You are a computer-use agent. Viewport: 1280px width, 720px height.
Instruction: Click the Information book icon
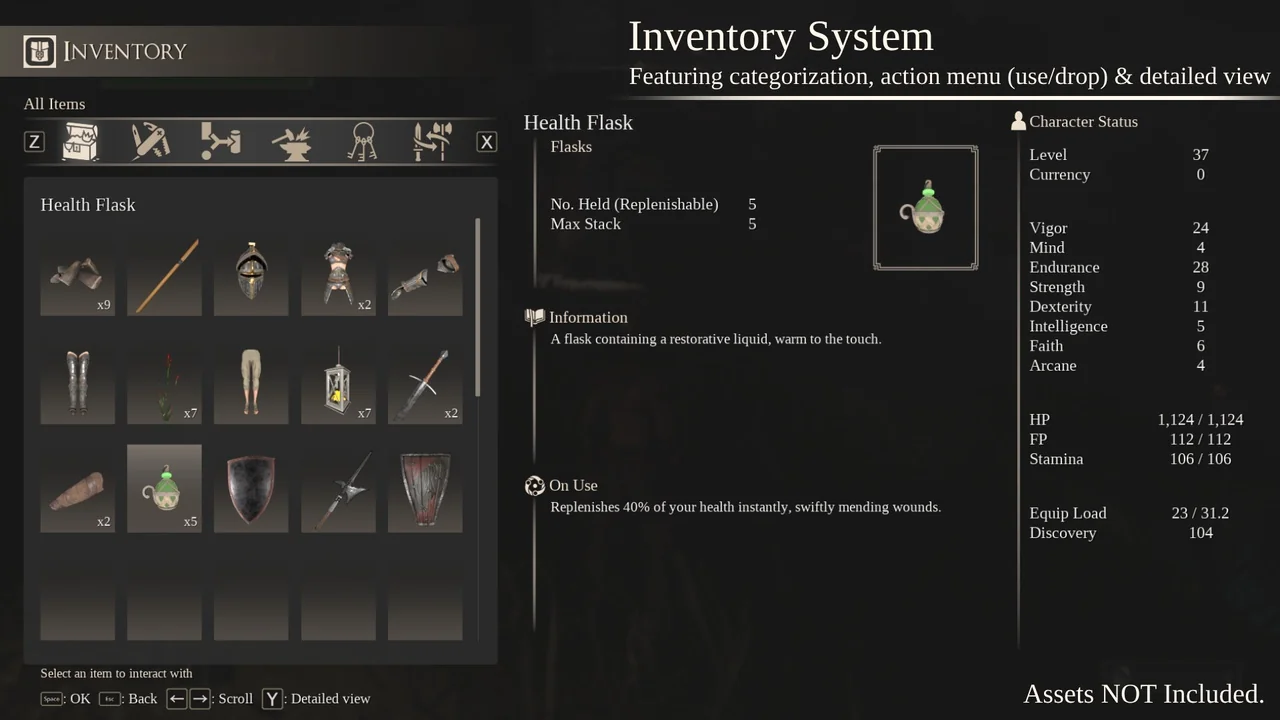[x=536, y=317]
